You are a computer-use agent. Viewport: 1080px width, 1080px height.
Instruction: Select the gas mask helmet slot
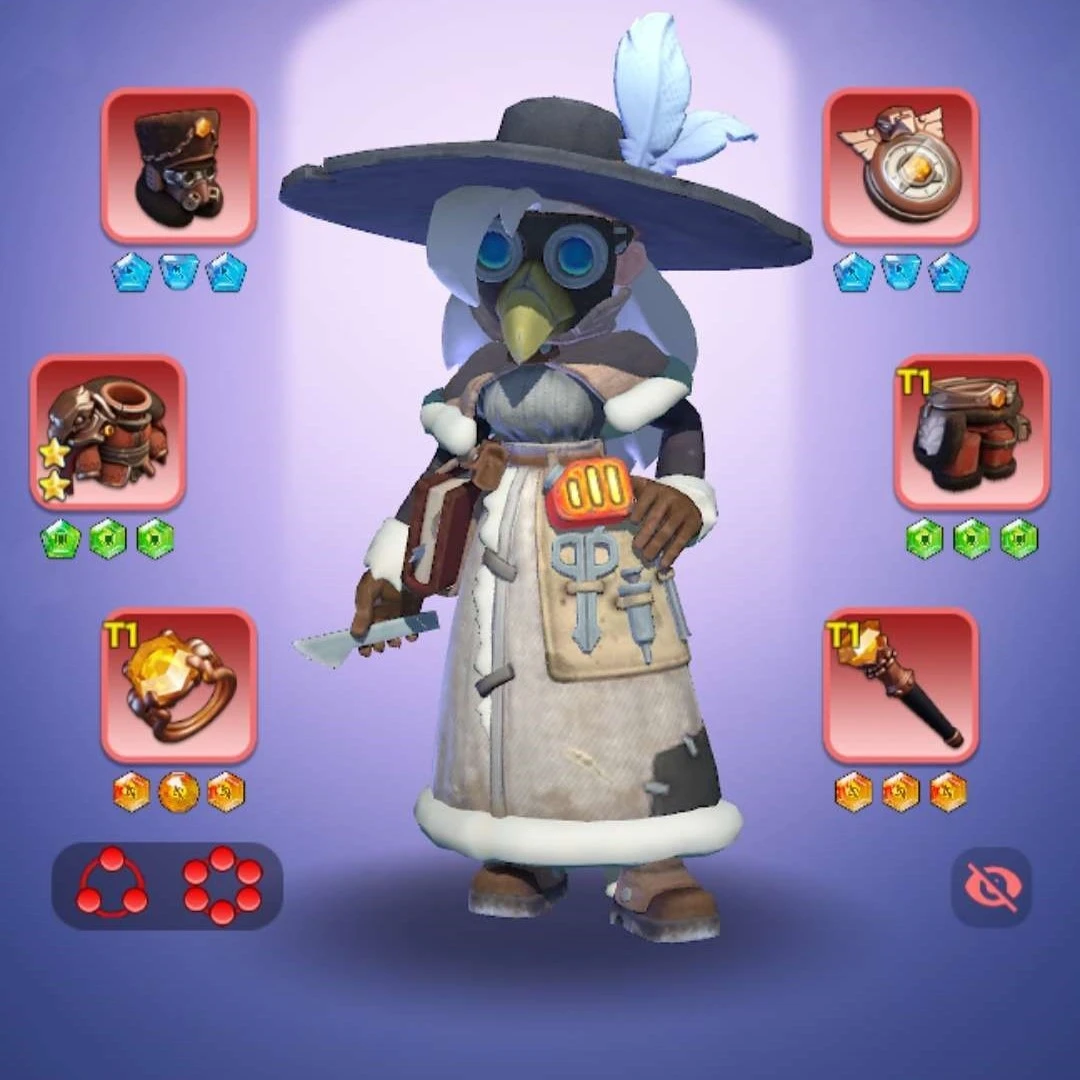(179, 166)
